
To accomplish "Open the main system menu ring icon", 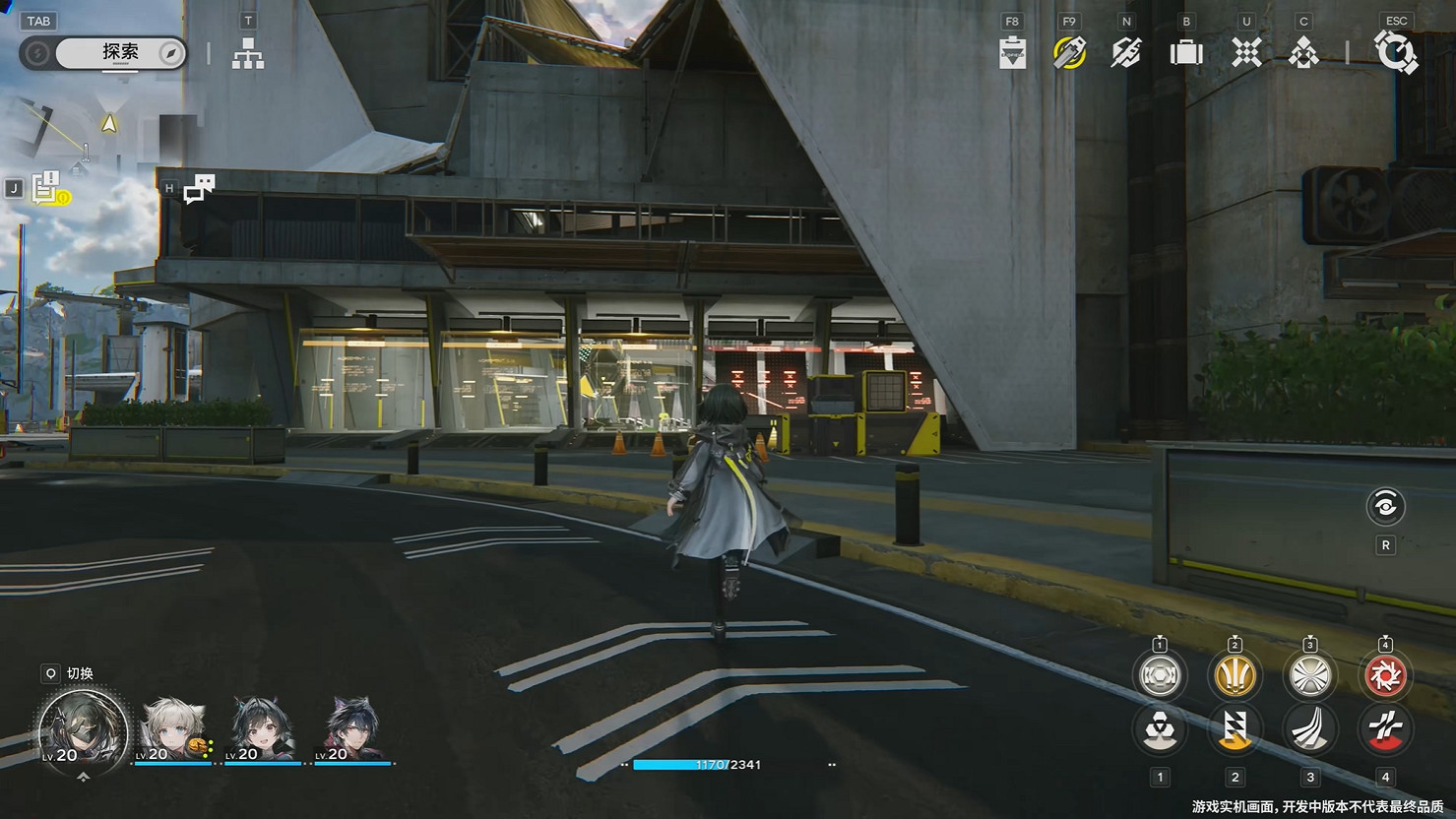I will [1396, 53].
